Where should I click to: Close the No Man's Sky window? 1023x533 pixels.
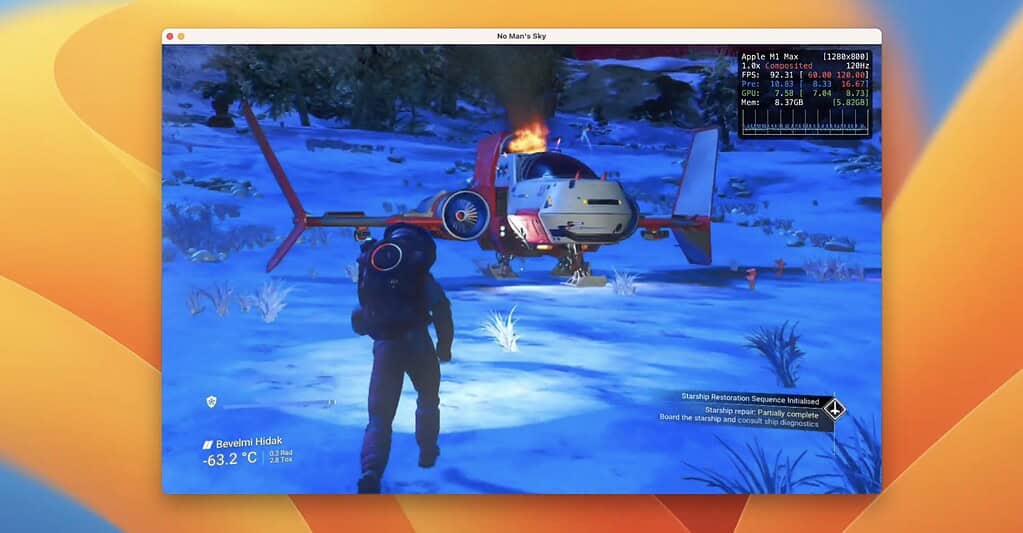pyautogui.click(x=170, y=36)
